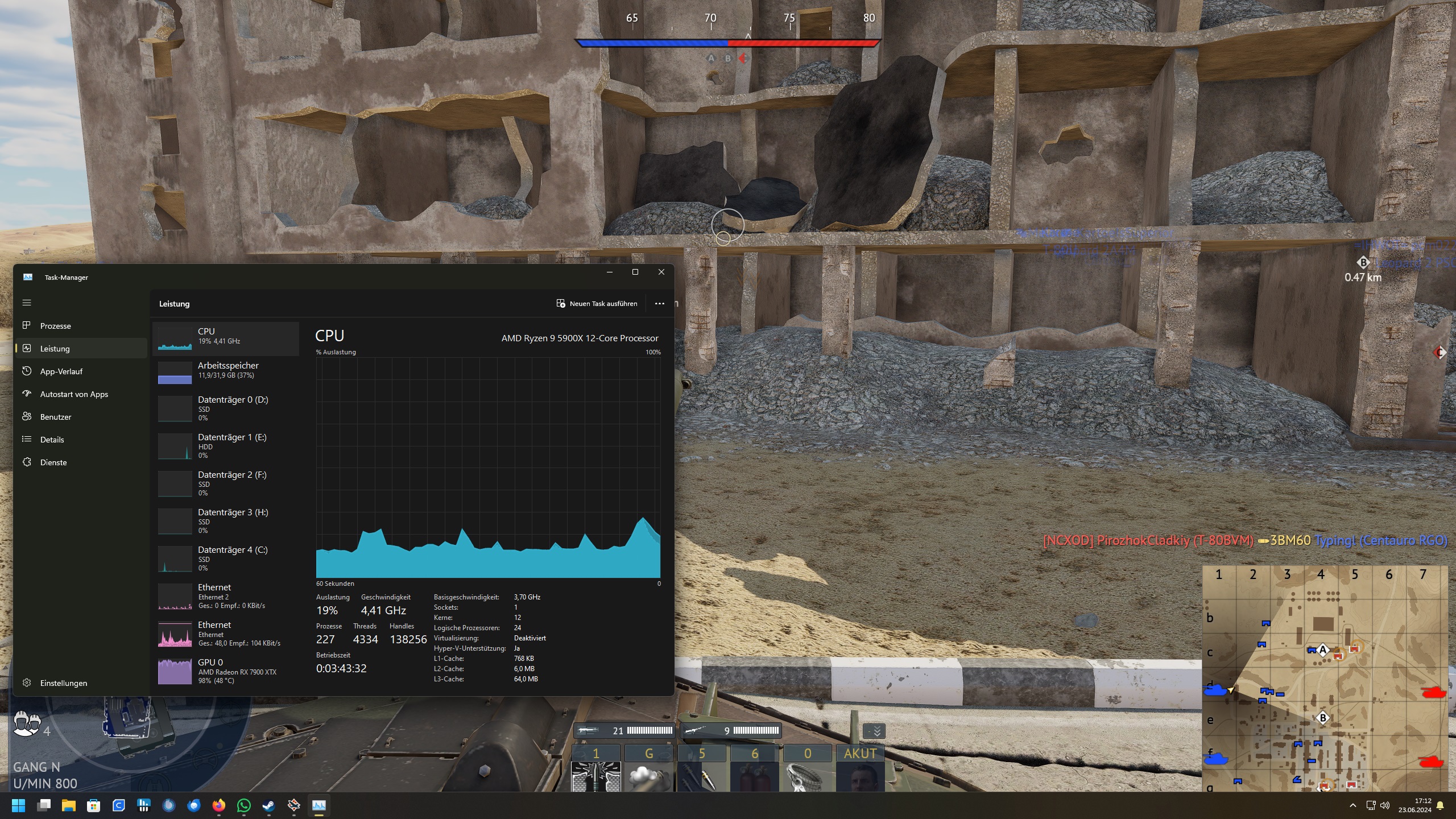Open the more options (…) menu
Screen dimensions: 1456x819
660,303
